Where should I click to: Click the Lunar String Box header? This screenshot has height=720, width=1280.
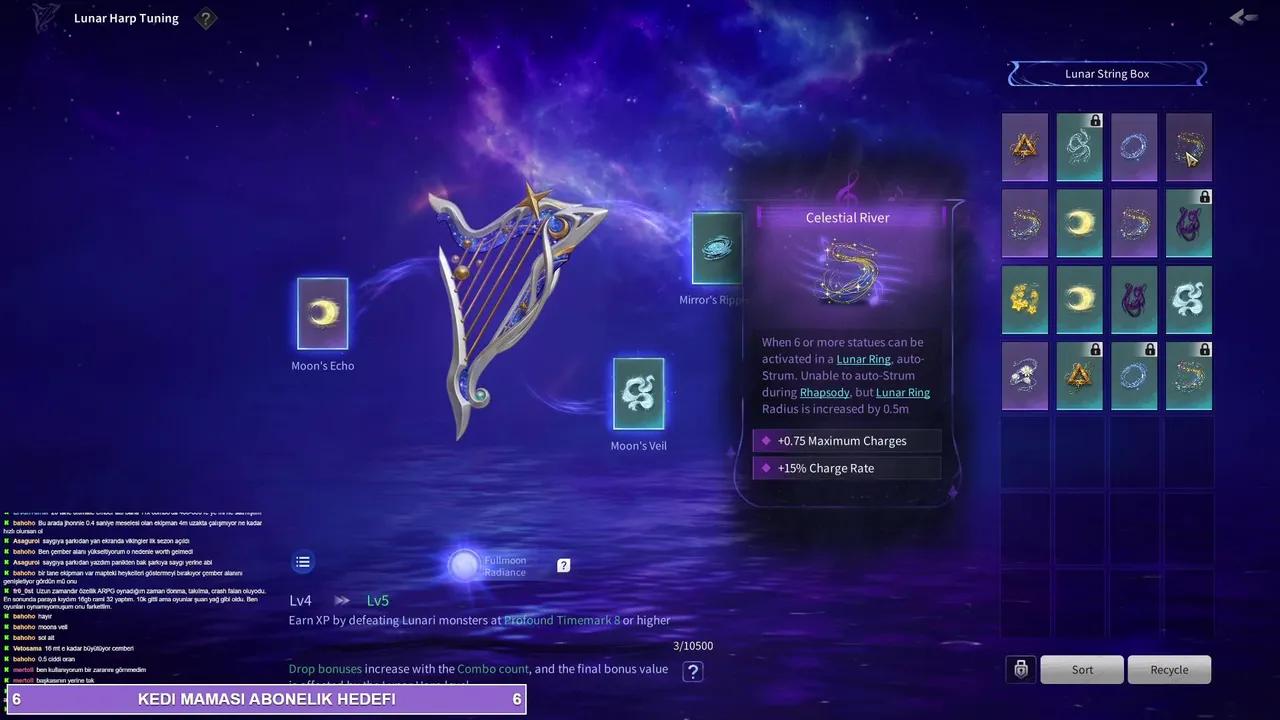click(1107, 73)
